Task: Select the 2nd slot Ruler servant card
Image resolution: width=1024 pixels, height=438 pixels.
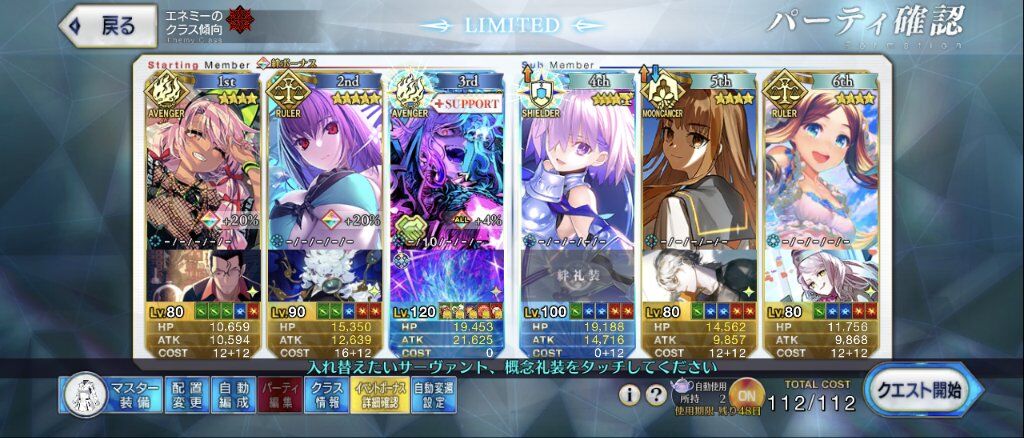Action: [323, 170]
